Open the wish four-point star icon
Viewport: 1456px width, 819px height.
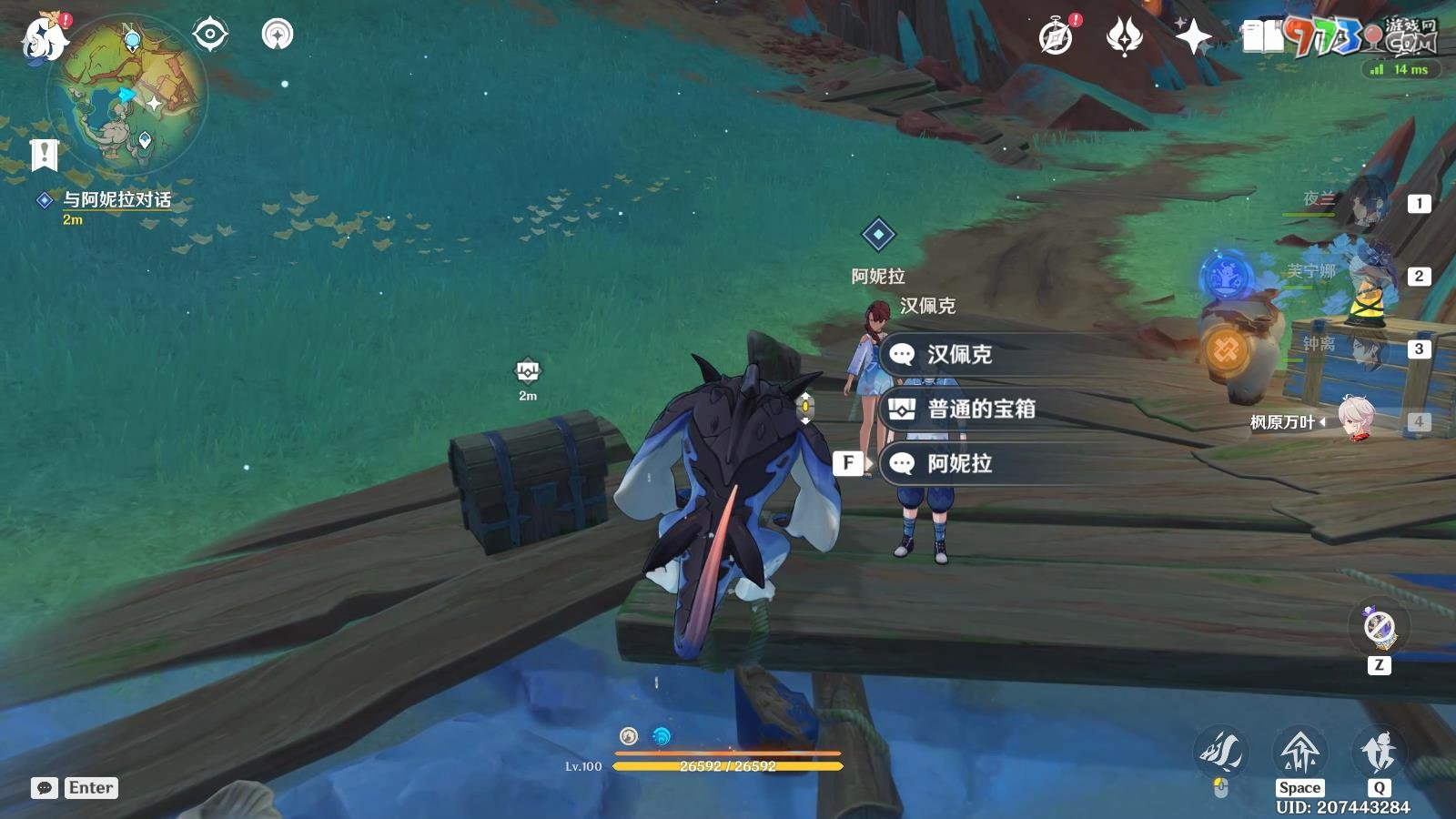coord(1193,37)
